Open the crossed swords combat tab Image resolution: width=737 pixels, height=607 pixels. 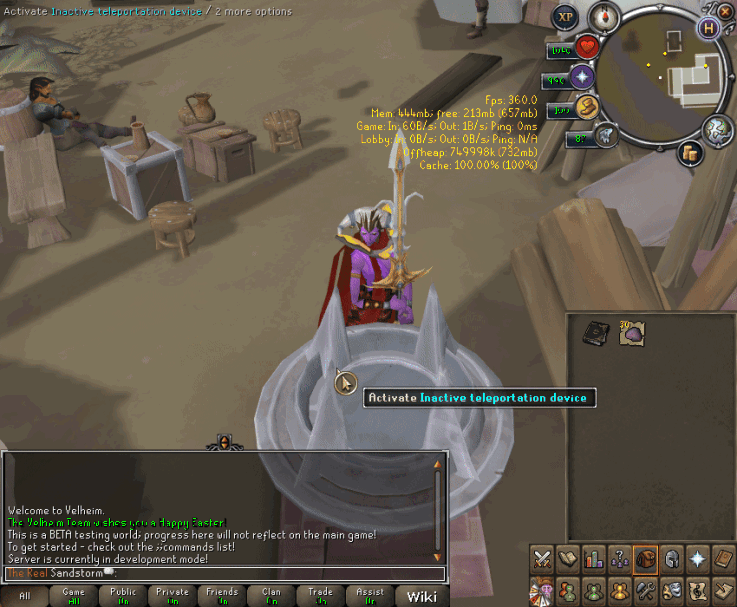(542, 558)
